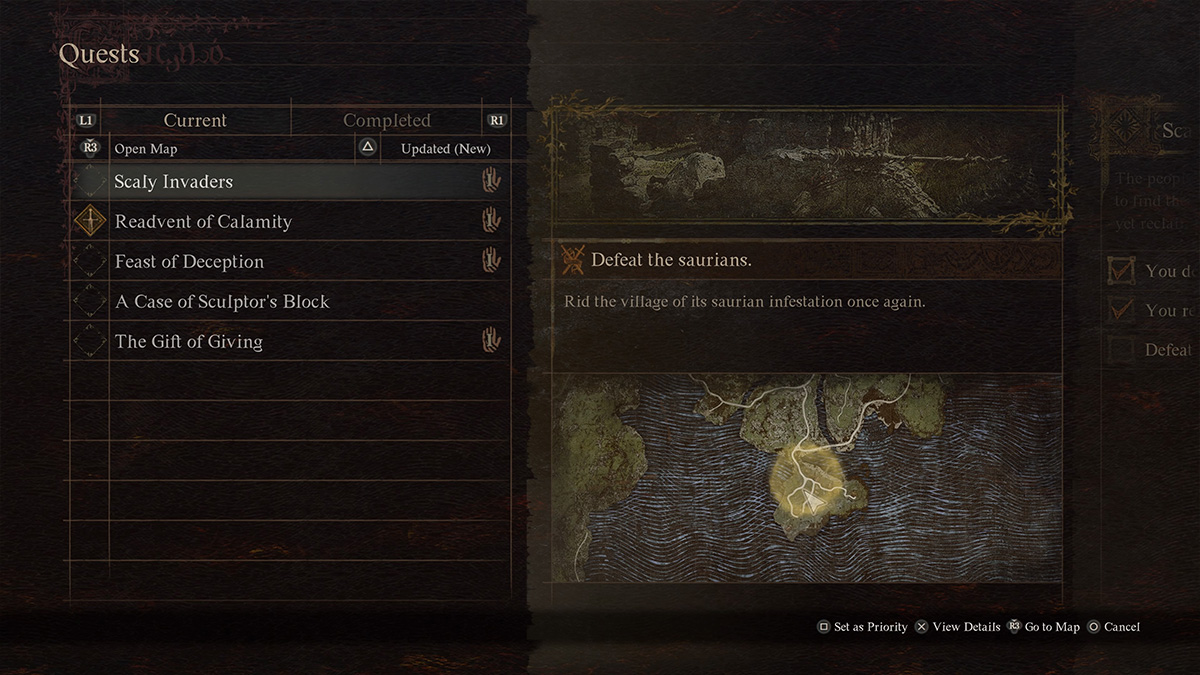Select the Readvent of Calamity quest

pyautogui.click(x=203, y=222)
